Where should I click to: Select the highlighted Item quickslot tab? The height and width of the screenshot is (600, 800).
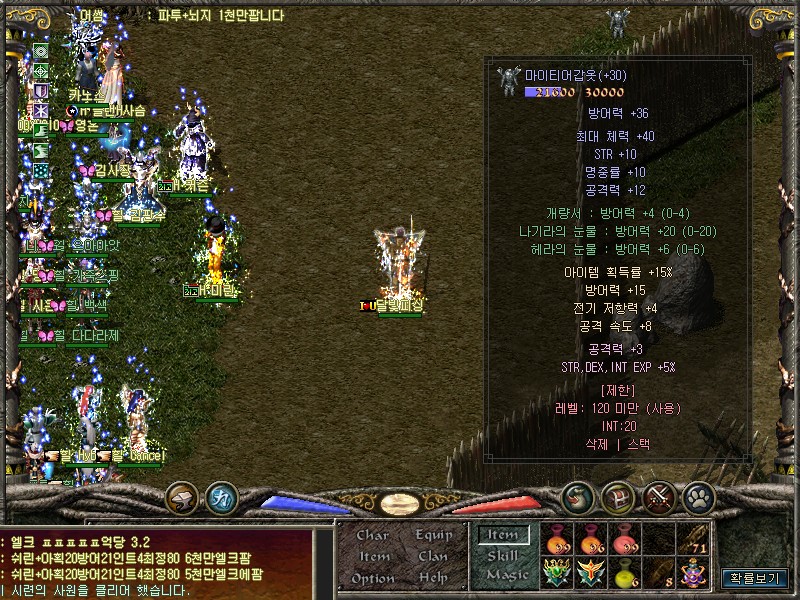pyautogui.click(x=504, y=536)
